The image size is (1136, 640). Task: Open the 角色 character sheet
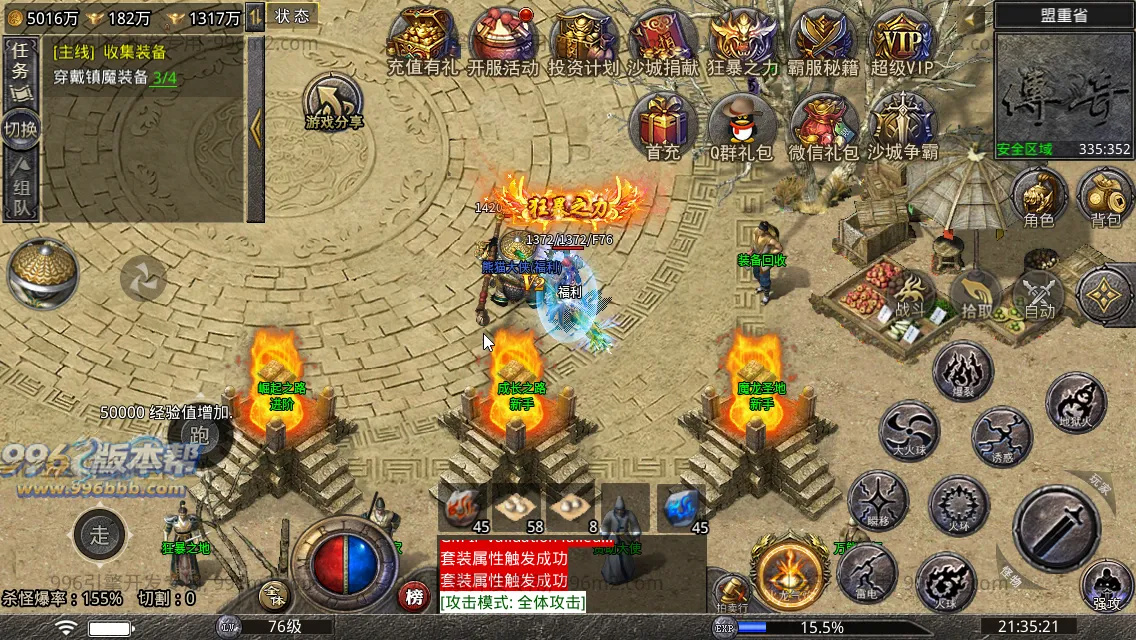coord(1039,195)
